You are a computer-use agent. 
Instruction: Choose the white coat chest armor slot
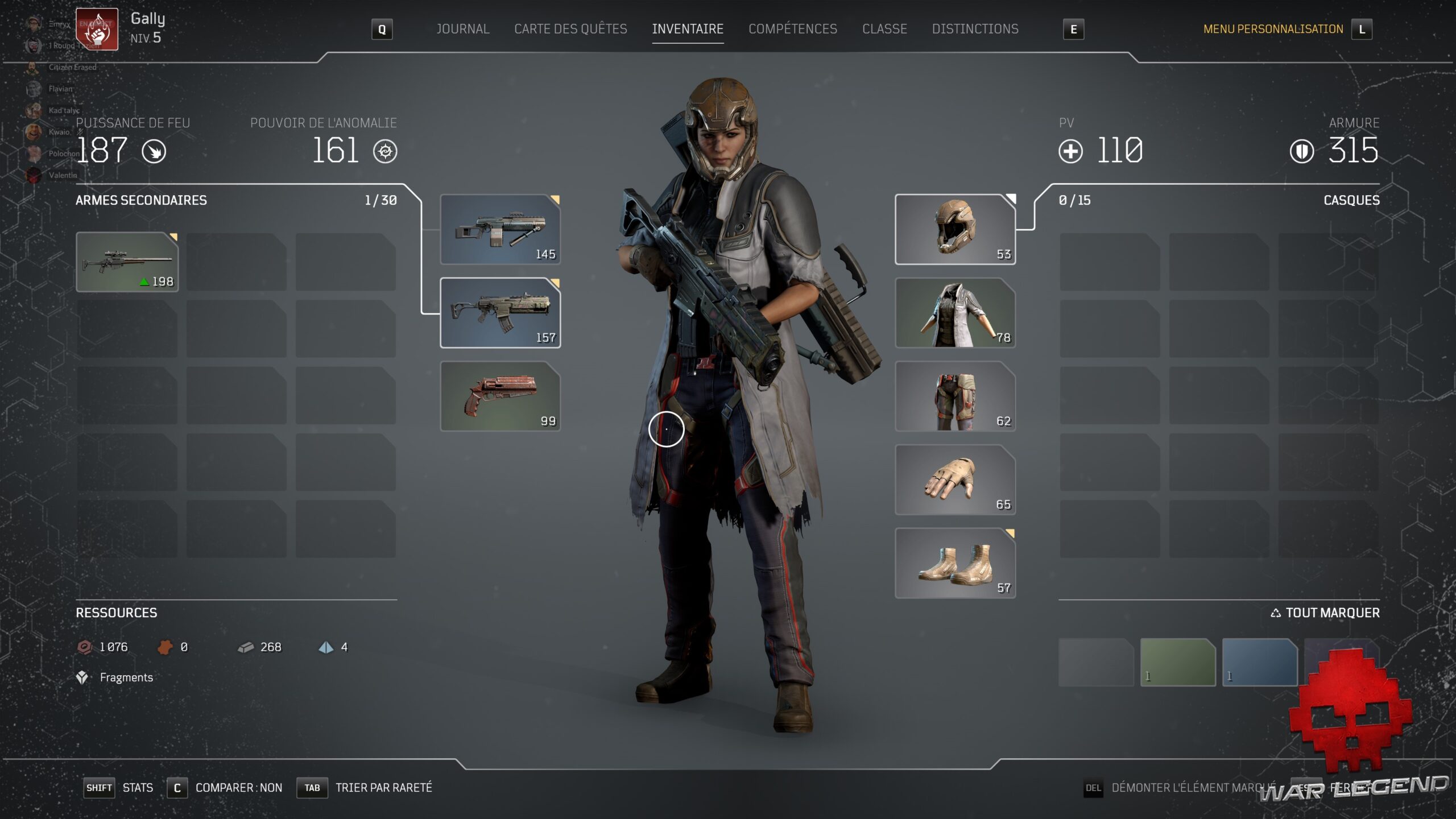tap(955, 313)
